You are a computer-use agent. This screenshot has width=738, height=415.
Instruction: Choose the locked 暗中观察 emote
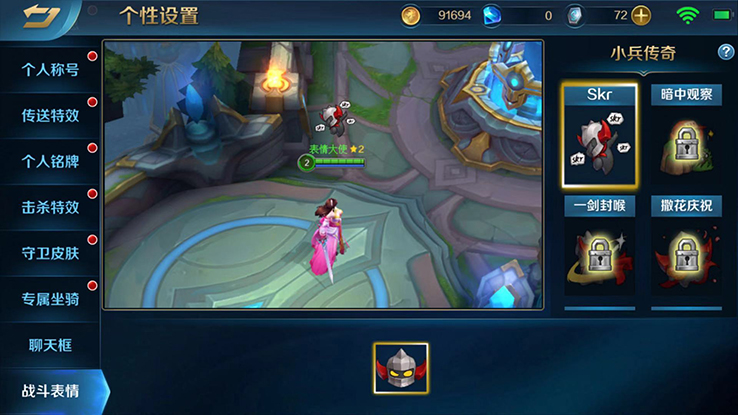pyautogui.click(x=686, y=136)
